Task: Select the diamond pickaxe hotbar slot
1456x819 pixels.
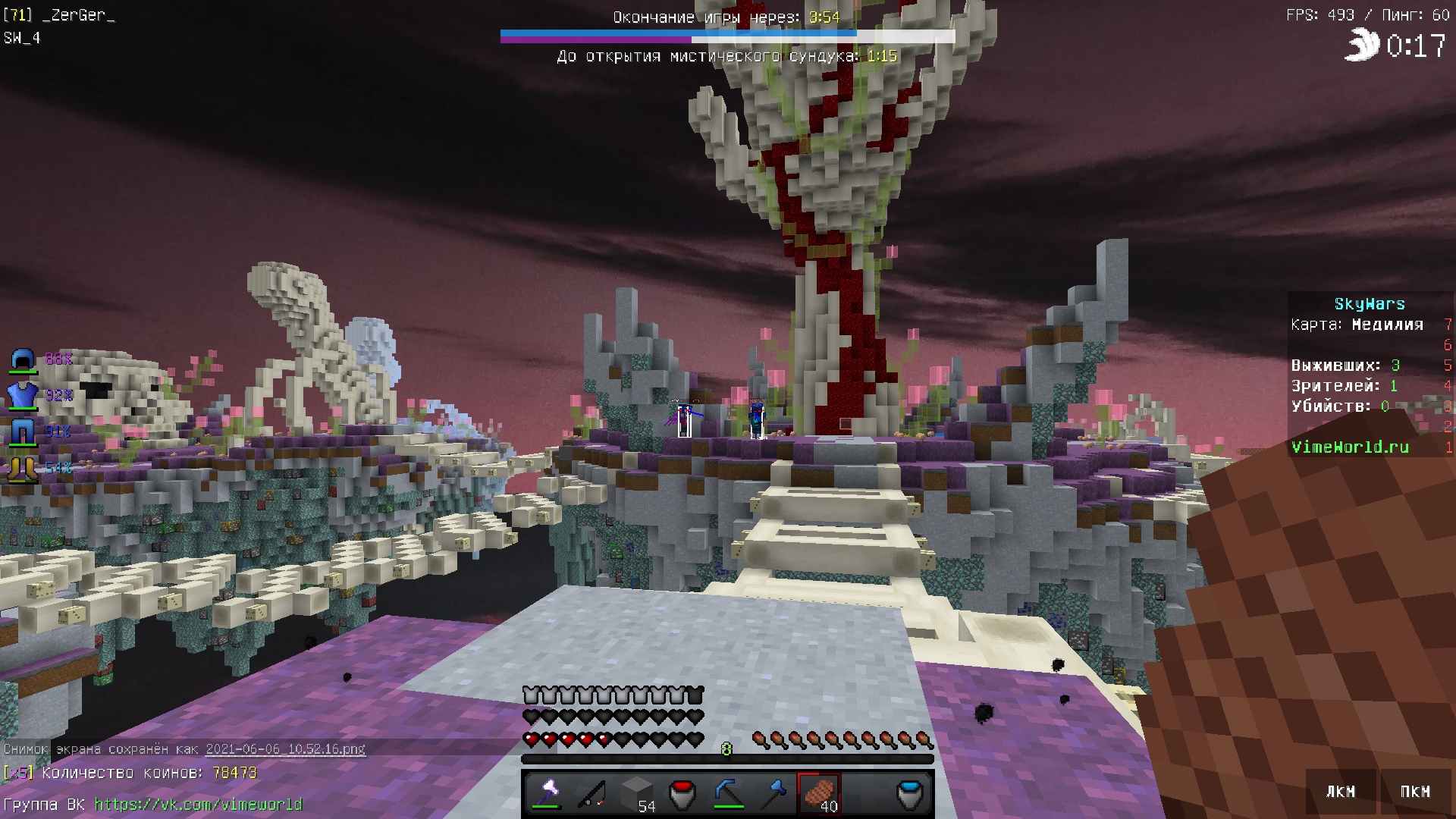Action: (728, 793)
